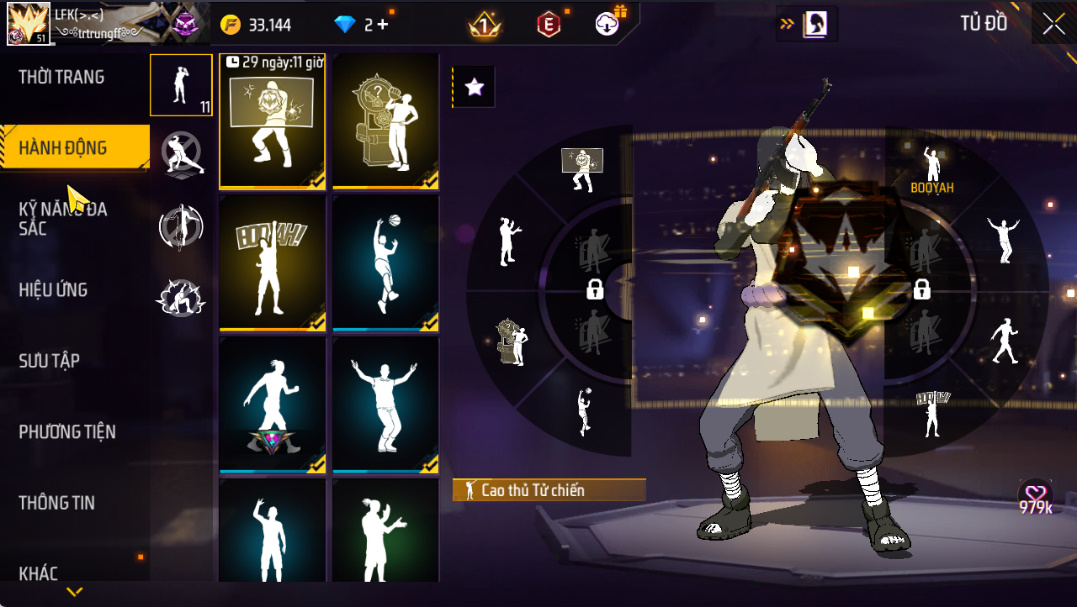The width and height of the screenshot is (1077, 607).
Task: Expand the category list with the down arrow
Action: pos(74,592)
